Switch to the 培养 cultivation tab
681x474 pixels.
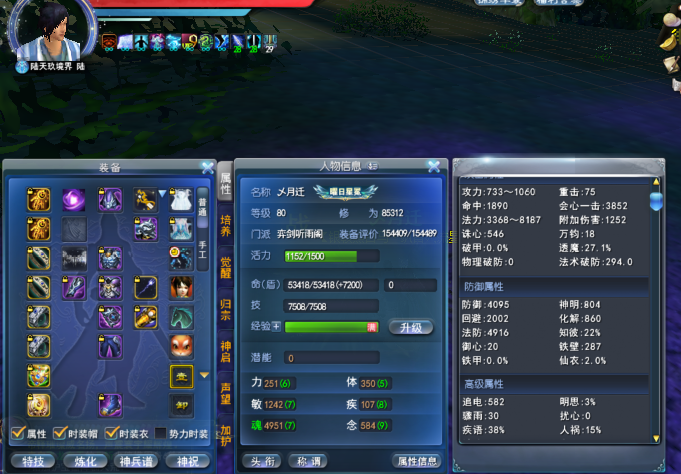pyautogui.click(x=225, y=230)
